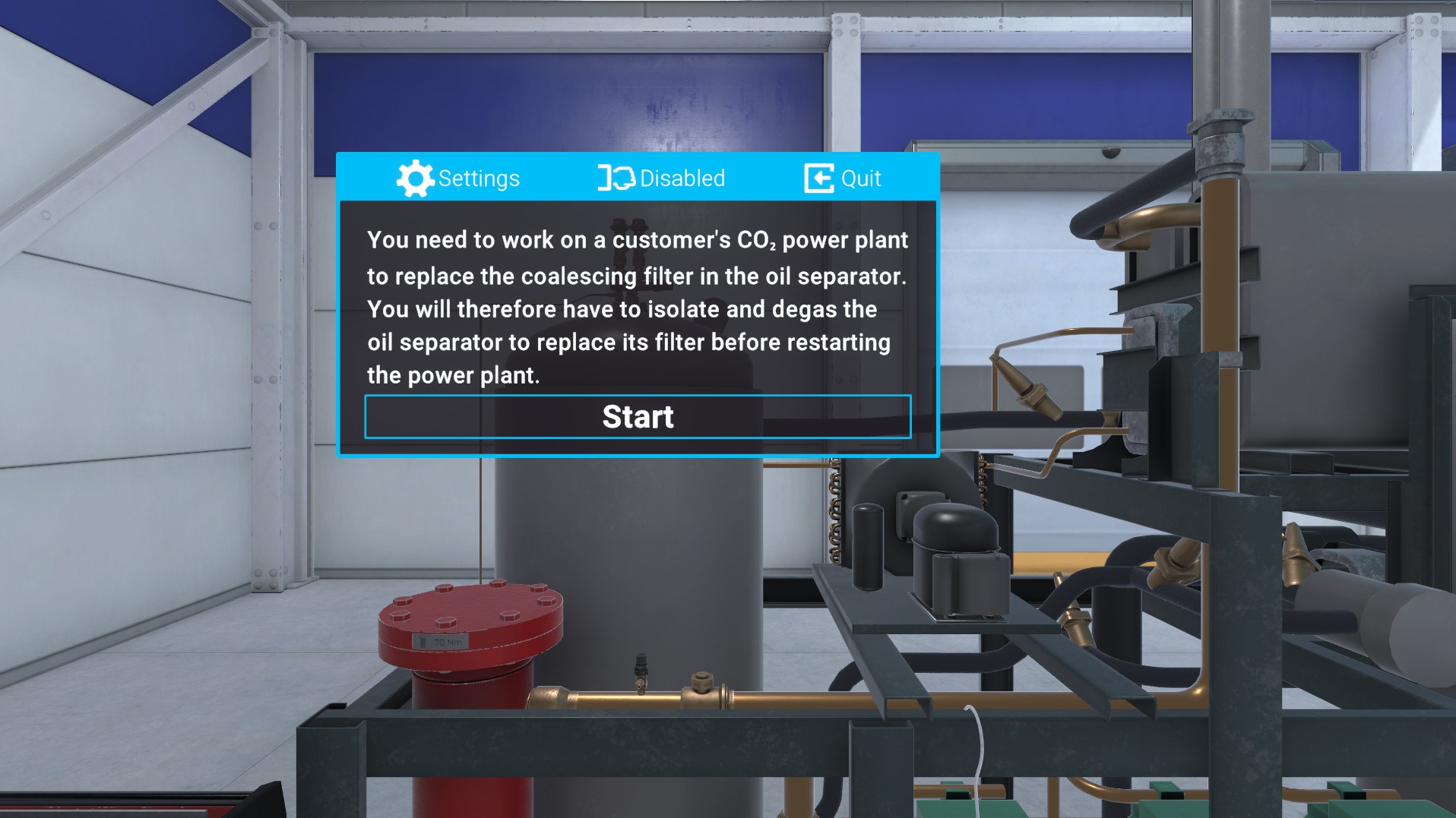1456x818 pixels.
Task: Start the filter replacement task
Action: tap(638, 417)
